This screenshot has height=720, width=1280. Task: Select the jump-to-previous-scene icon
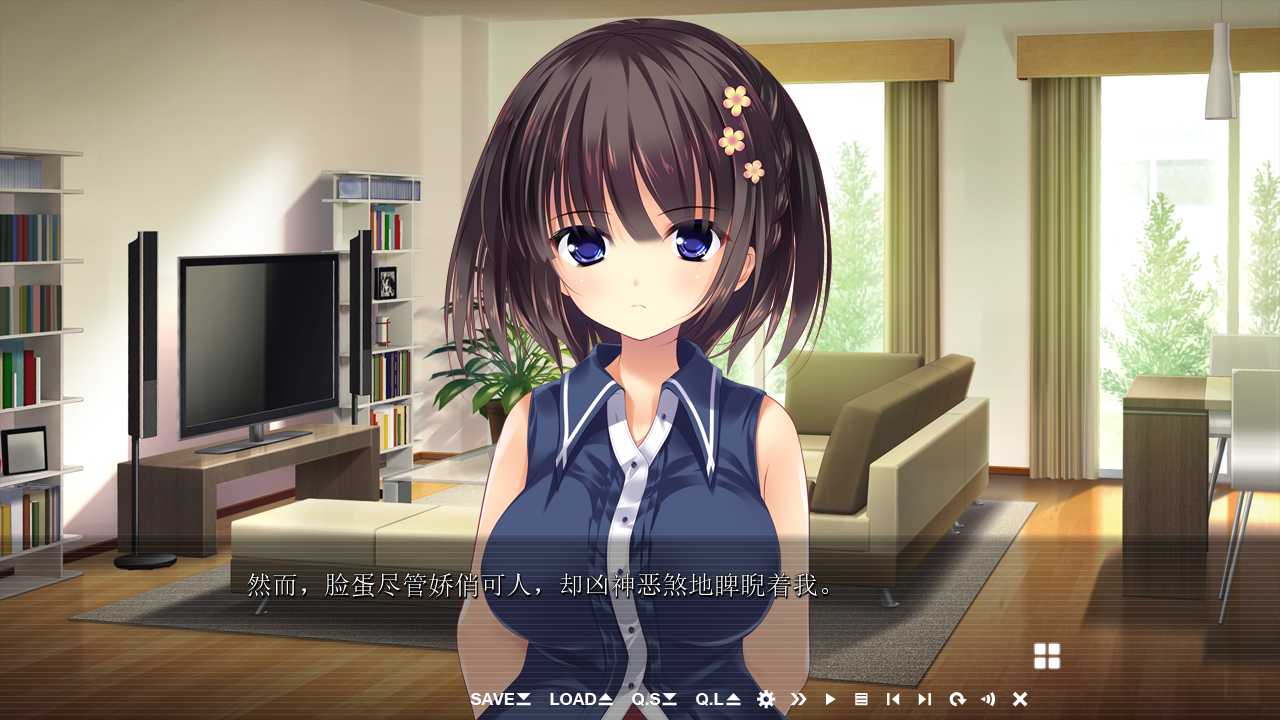click(x=893, y=700)
